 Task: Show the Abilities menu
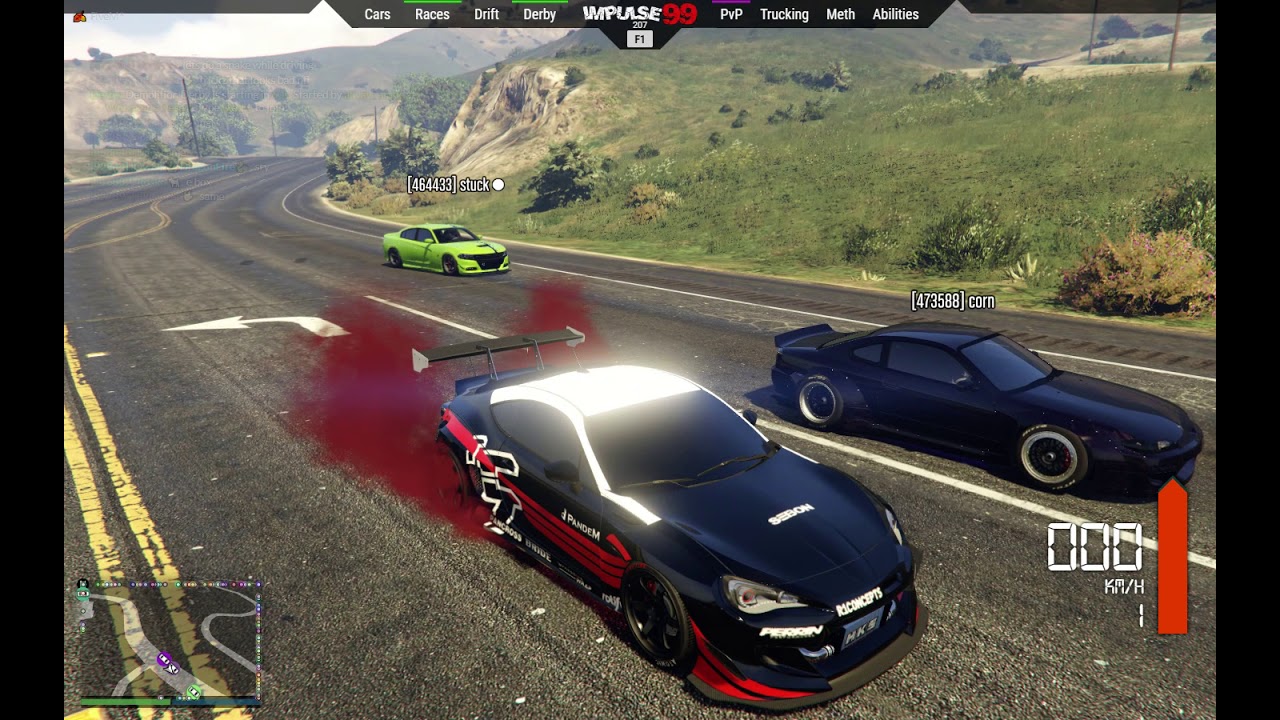pos(895,14)
